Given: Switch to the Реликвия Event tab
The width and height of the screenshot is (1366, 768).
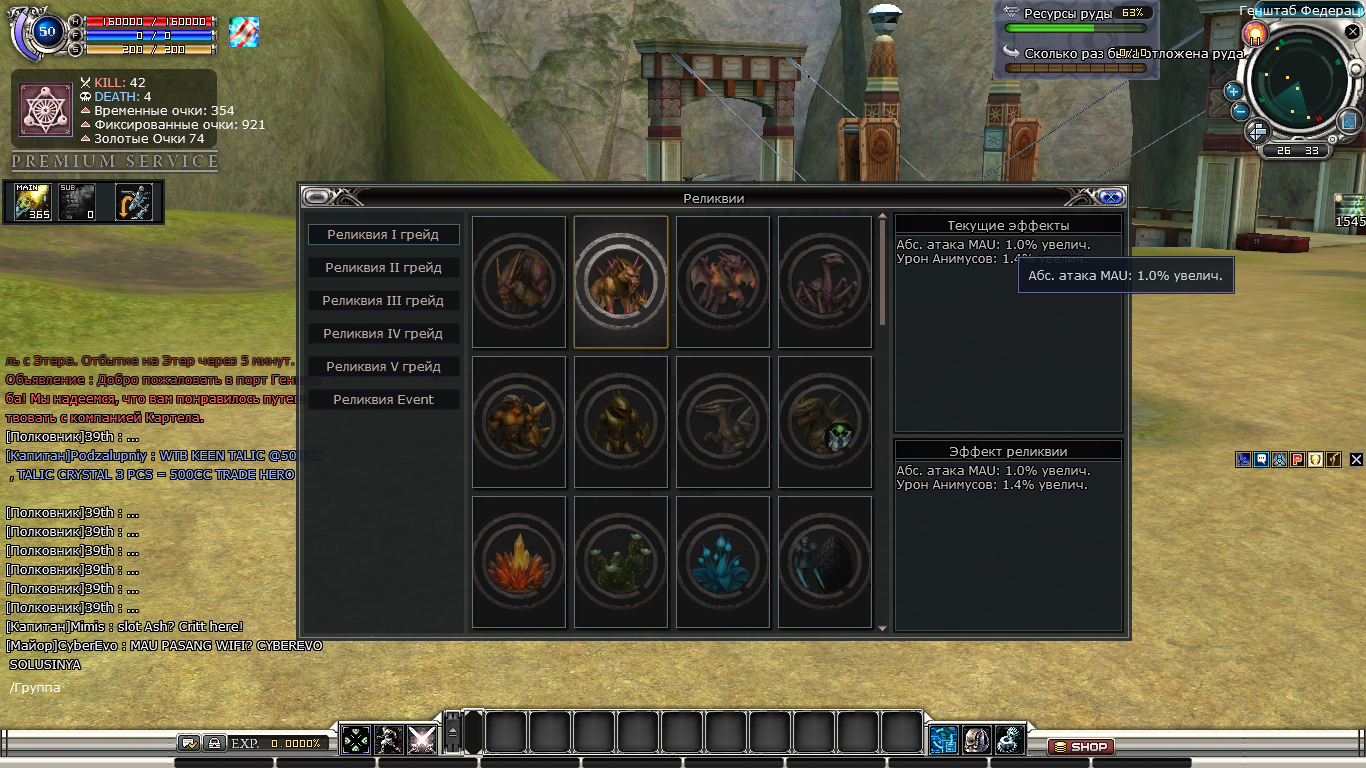Looking at the screenshot, I should click(383, 400).
